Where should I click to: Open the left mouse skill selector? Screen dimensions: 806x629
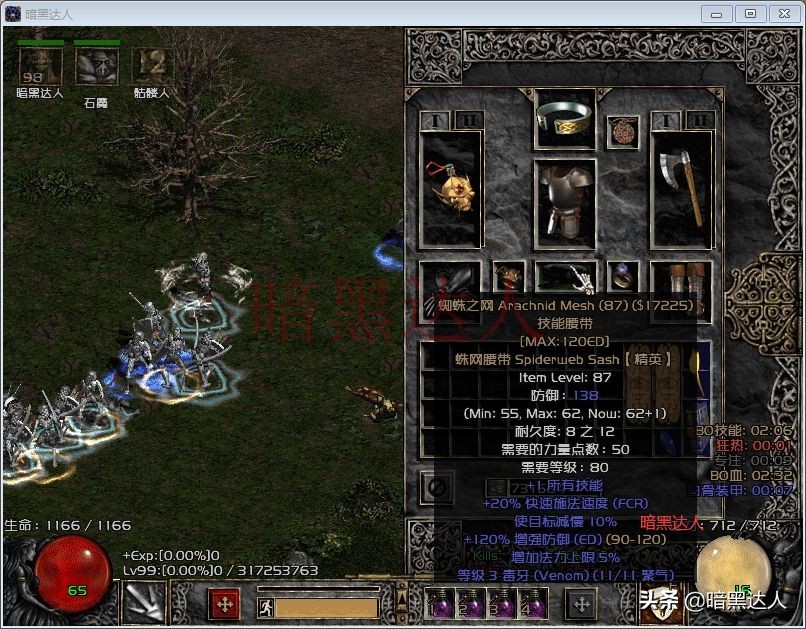[143, 604]
